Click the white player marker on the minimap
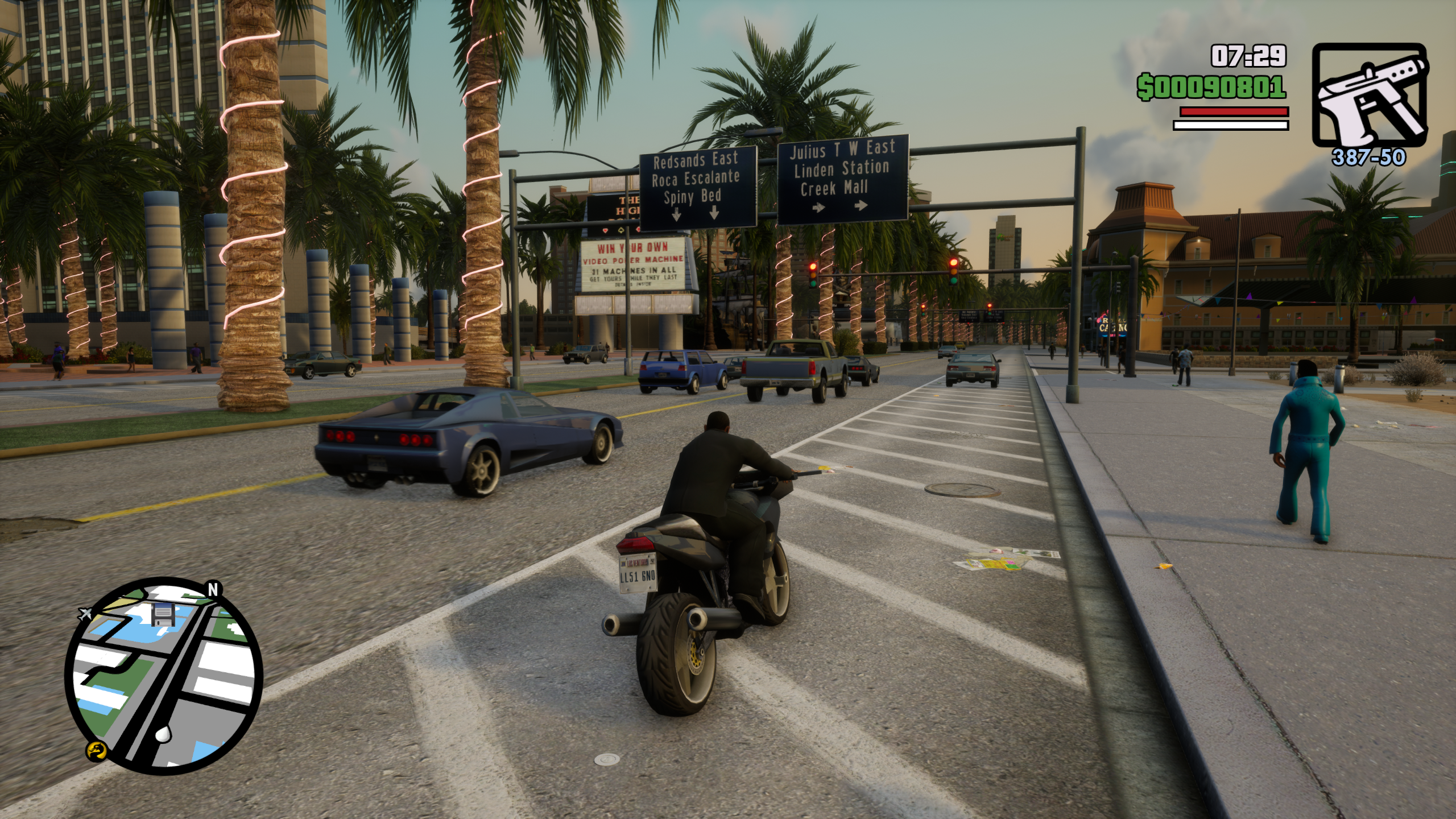 [163, 733]
